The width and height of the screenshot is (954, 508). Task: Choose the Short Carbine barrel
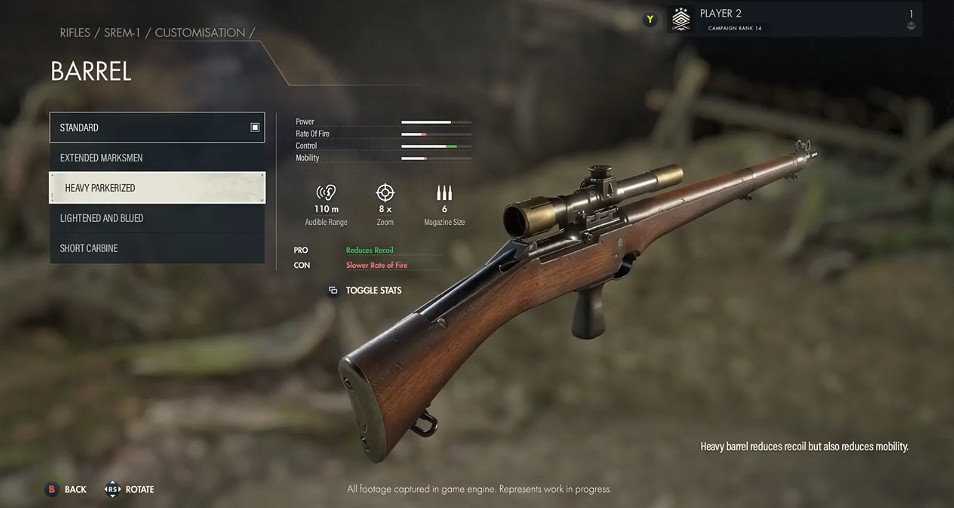coord(157,248)
